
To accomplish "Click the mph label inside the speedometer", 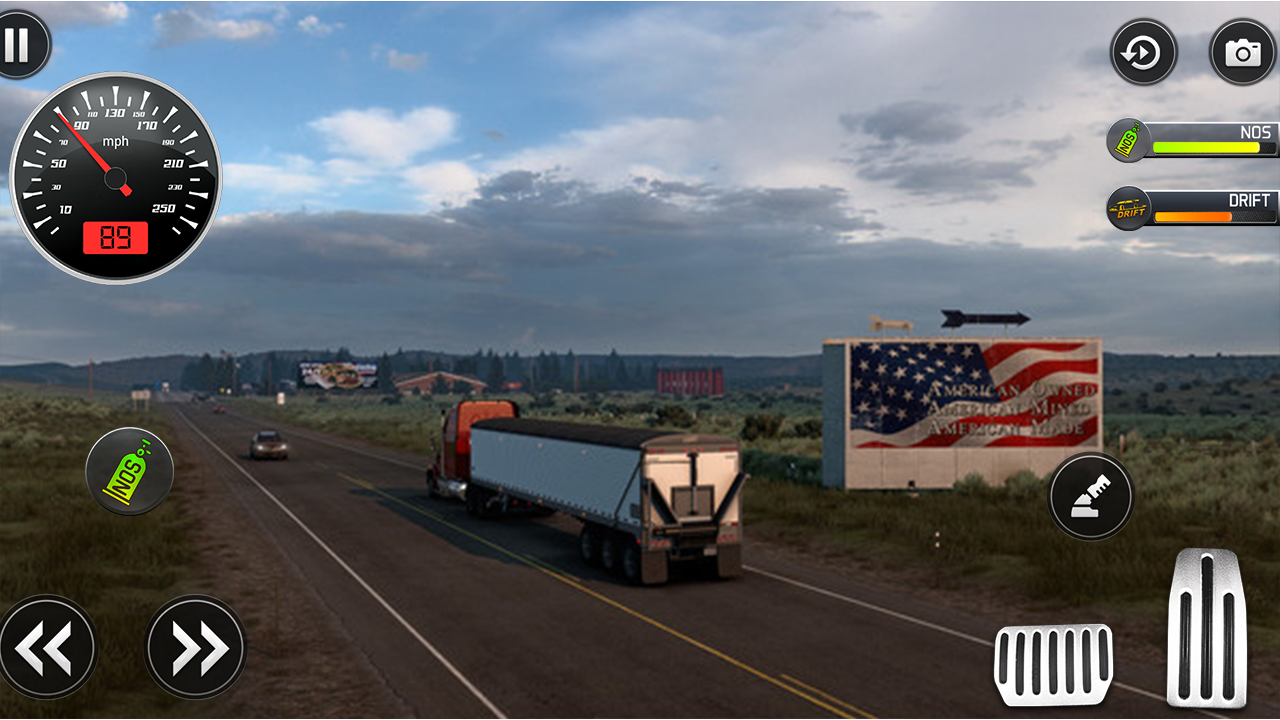I will point(115,141).
